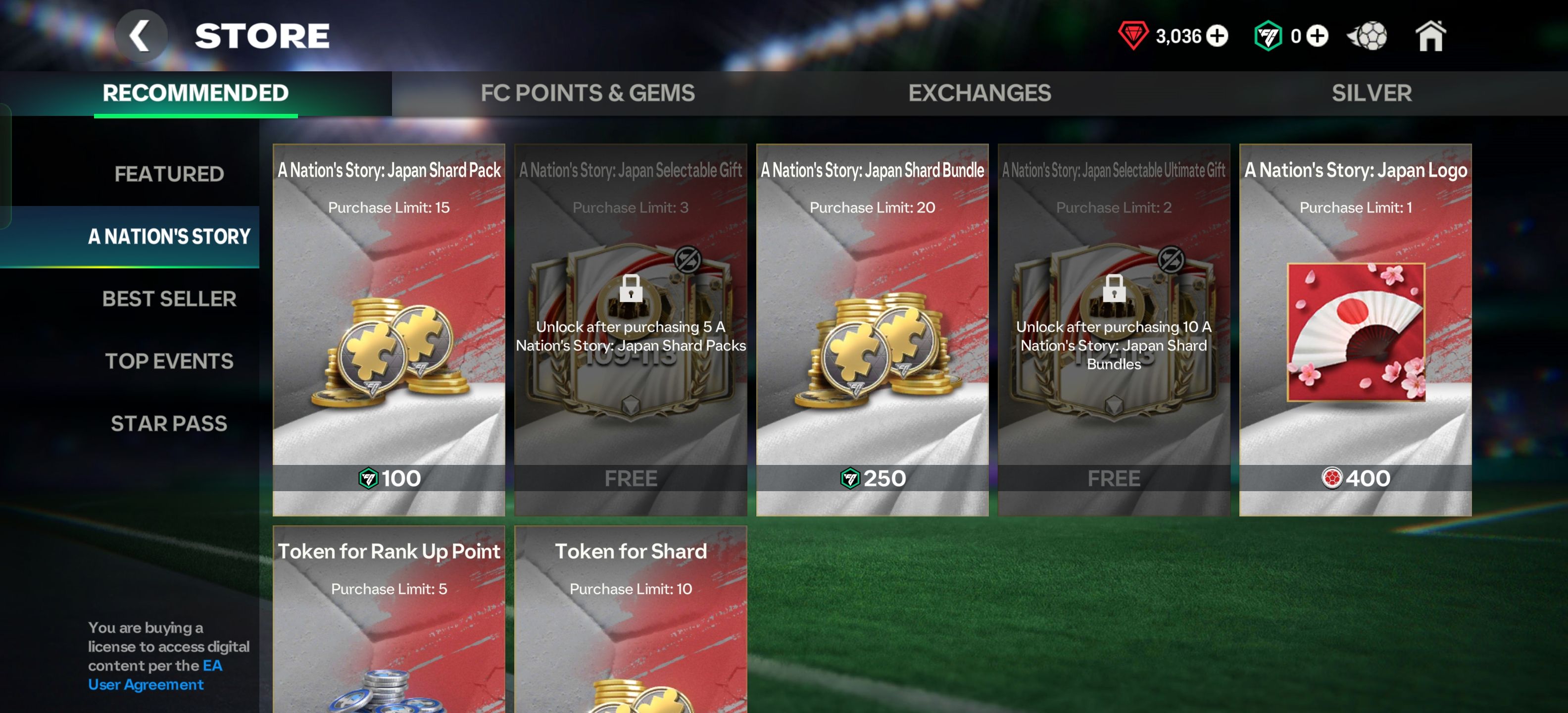The width and height of the screenshot is (1568, 713).
Task: Tap the back arrow to leave the Store
Action: (141, 35)
